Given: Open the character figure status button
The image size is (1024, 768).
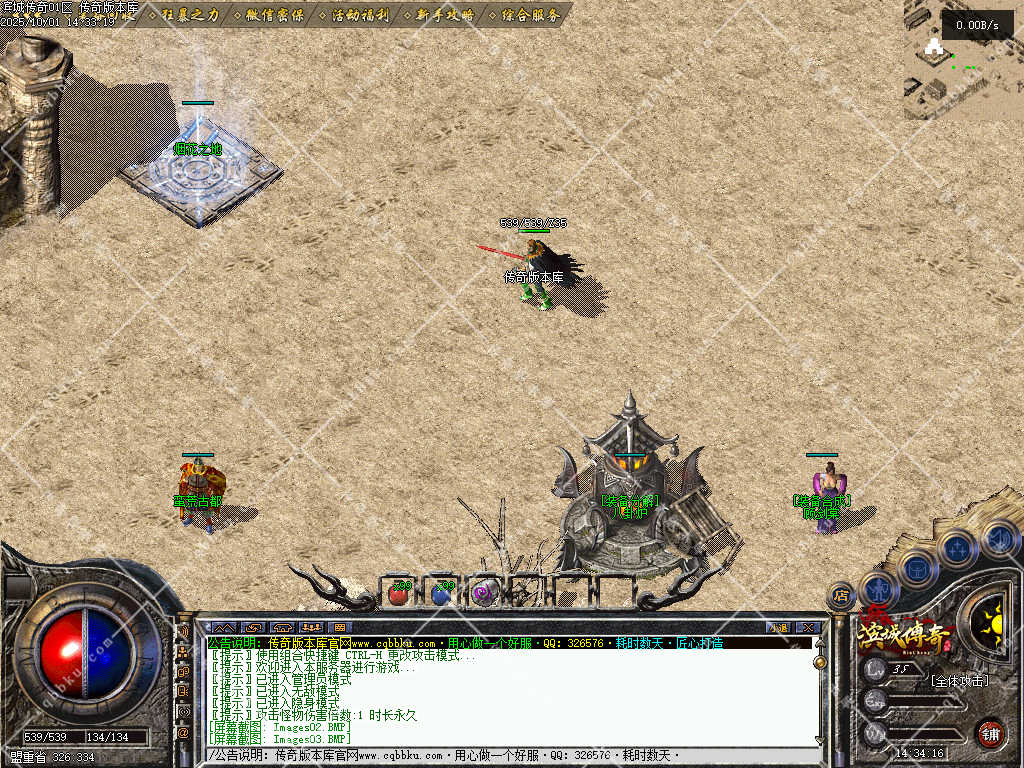Looking at the screenshot, I should [877, 588].
